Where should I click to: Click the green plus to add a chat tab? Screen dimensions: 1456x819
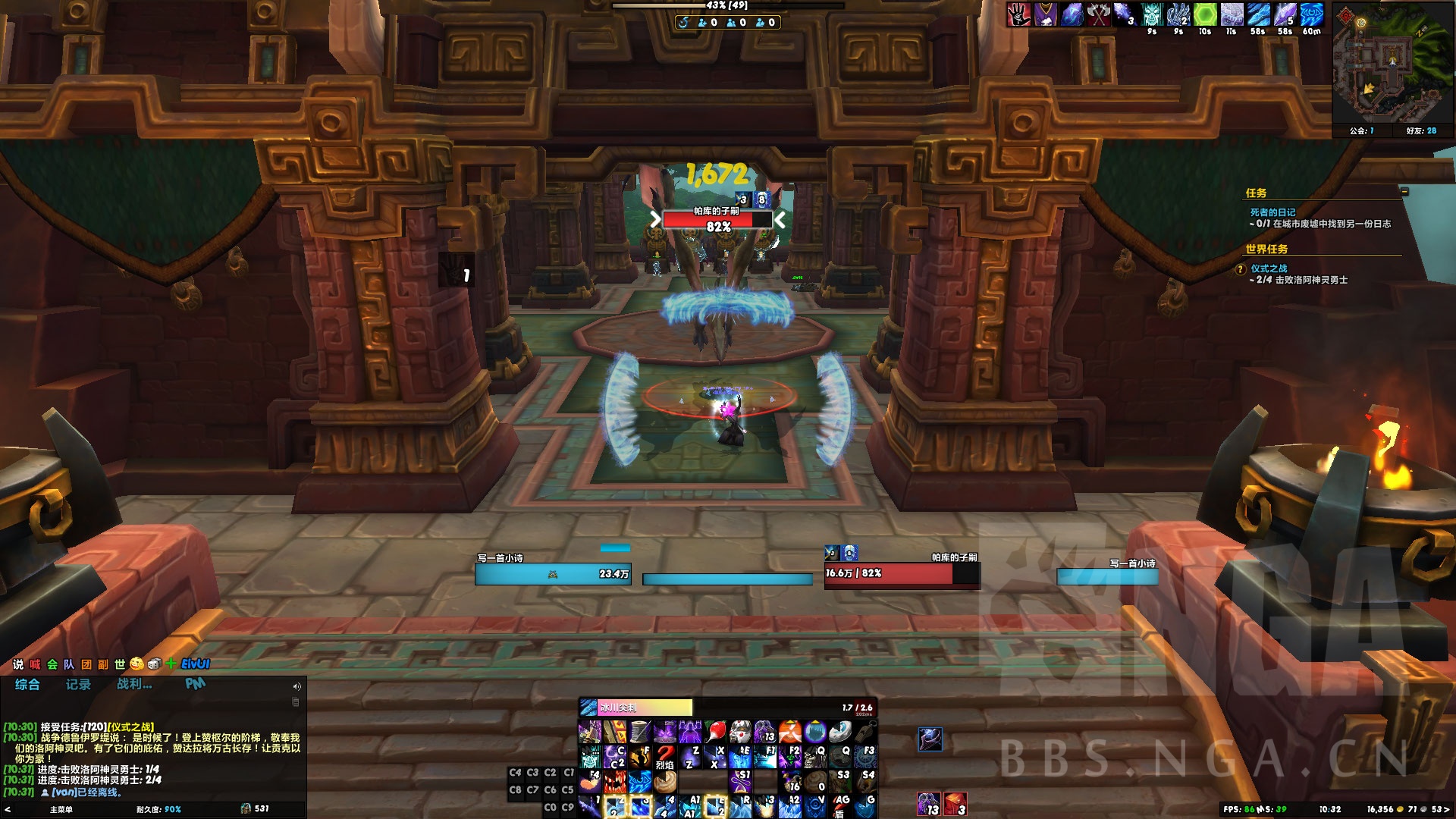coord(171,664)
